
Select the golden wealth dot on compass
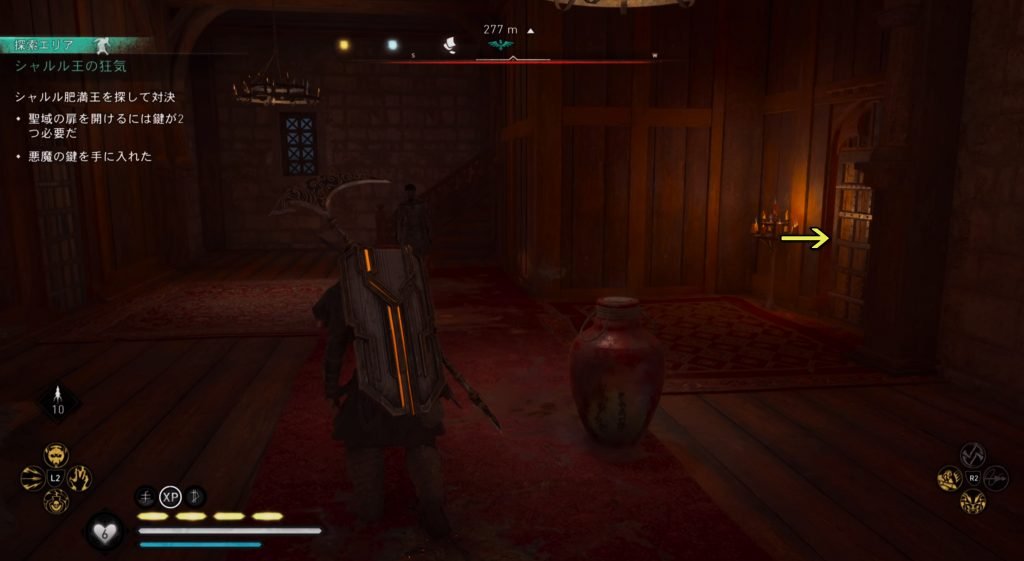tap(344, 45)
